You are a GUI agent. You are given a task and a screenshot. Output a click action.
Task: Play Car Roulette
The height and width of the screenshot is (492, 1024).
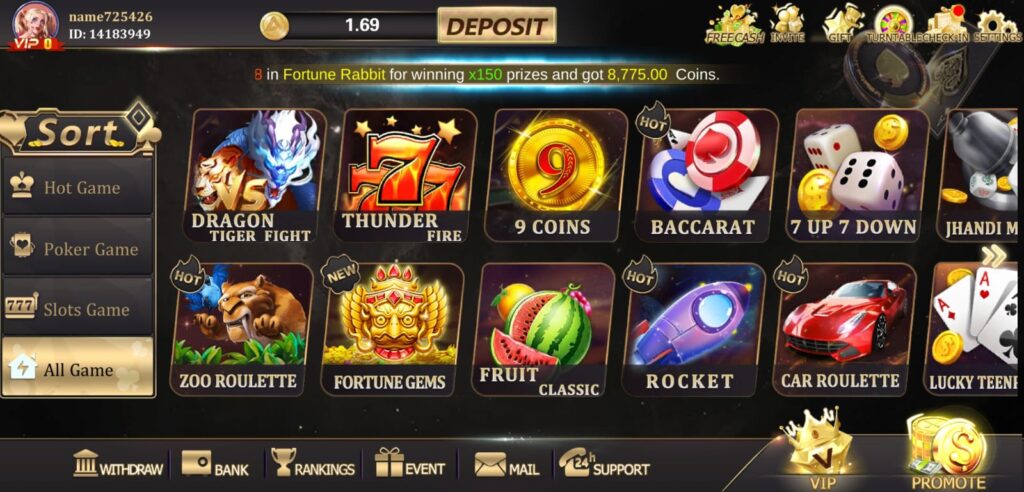(x=842, y=329)
